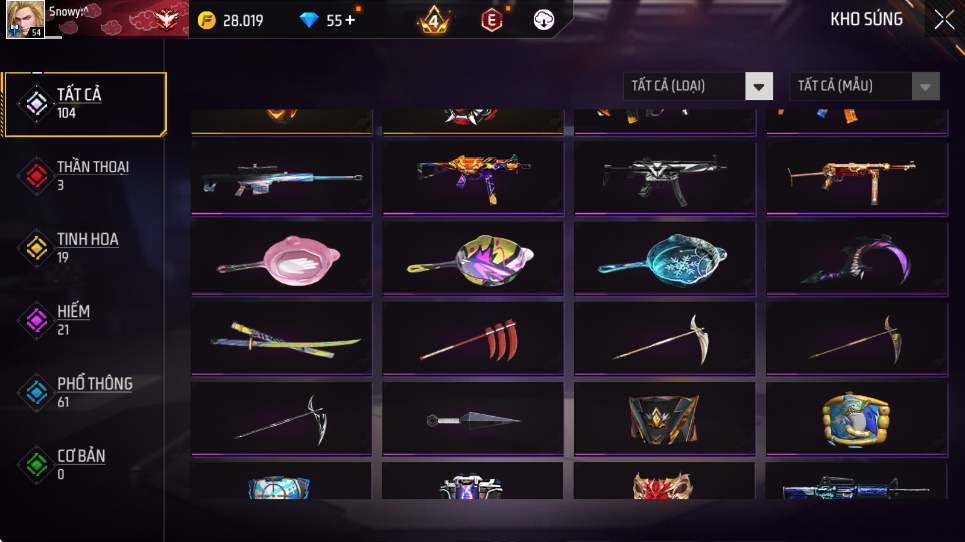Close the Kho Súng weapon vault
965x542 pixels.
click(x=943, y=20)
